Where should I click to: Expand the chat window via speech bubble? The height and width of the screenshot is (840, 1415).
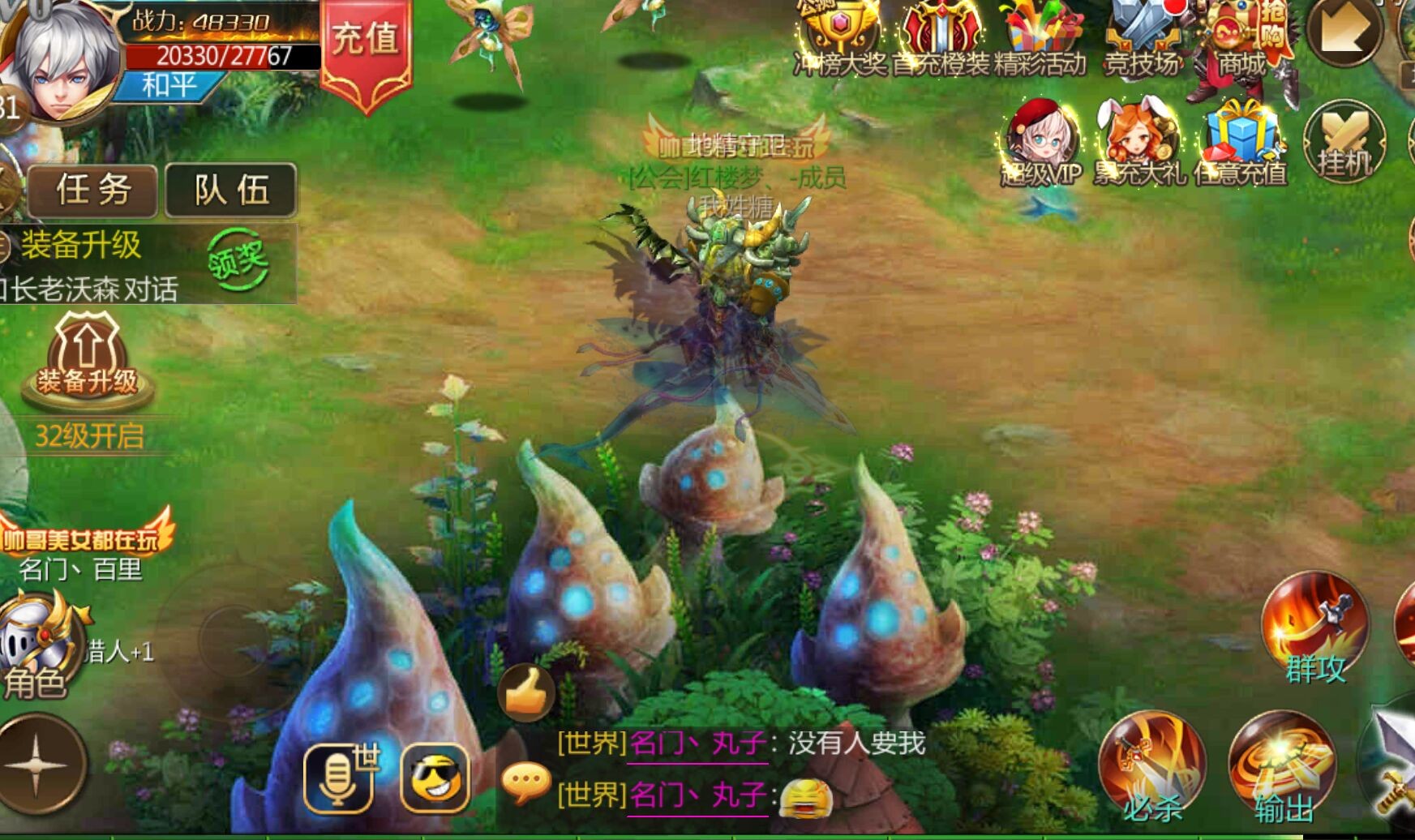[525, 779]
